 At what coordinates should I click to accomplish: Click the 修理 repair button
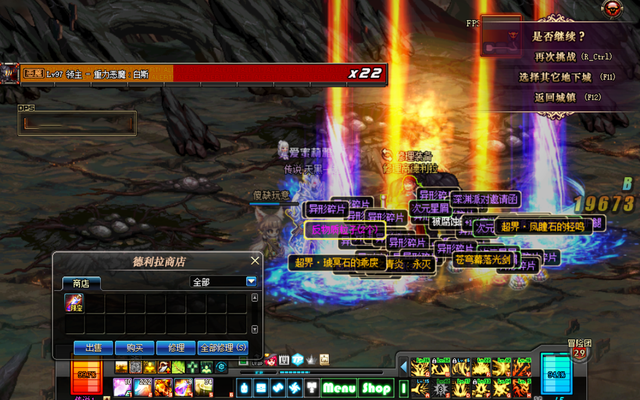click(x=176, y=347)
